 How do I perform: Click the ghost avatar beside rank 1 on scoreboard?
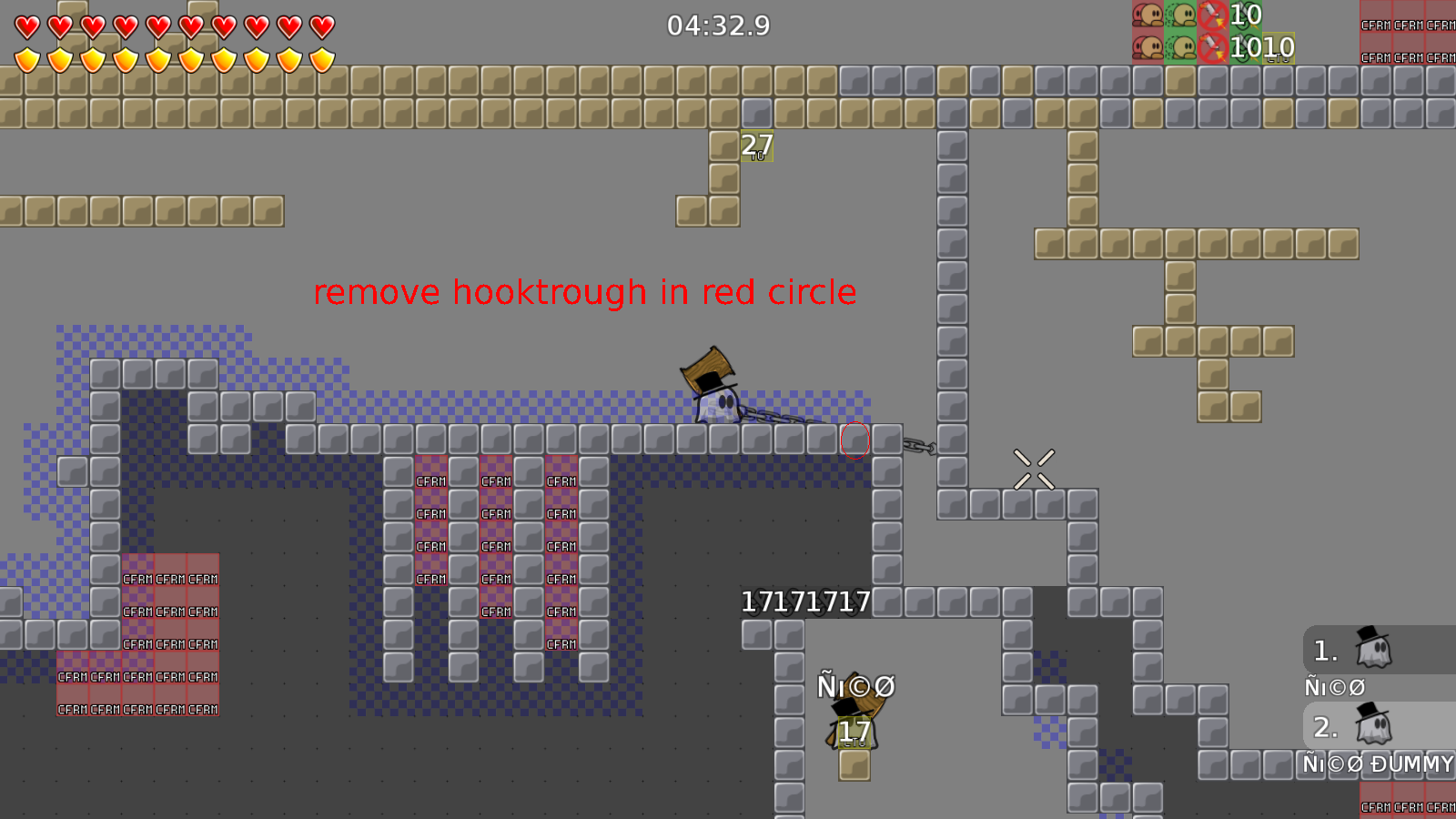point(1376,650)
